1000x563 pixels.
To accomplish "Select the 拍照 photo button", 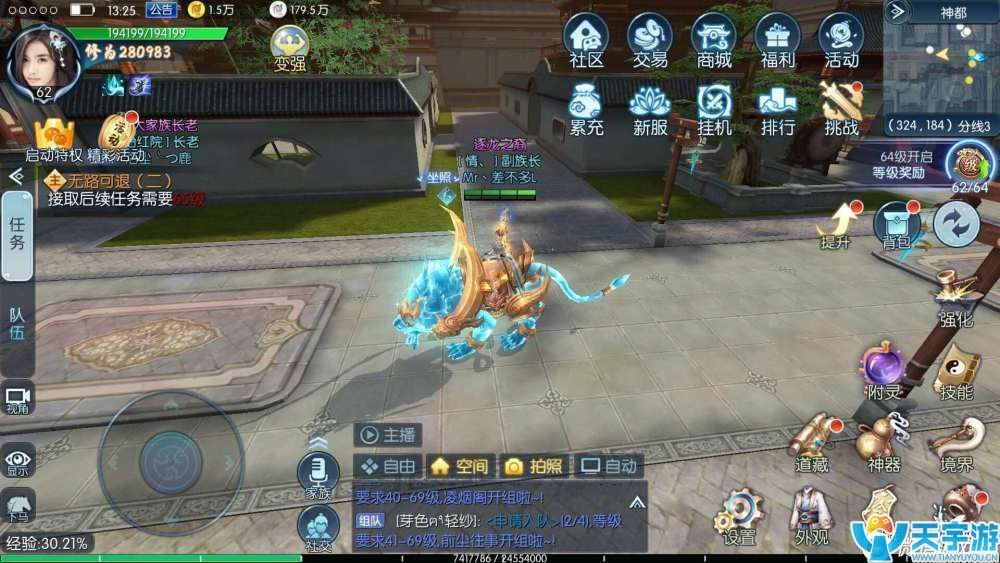I will 533,466.
